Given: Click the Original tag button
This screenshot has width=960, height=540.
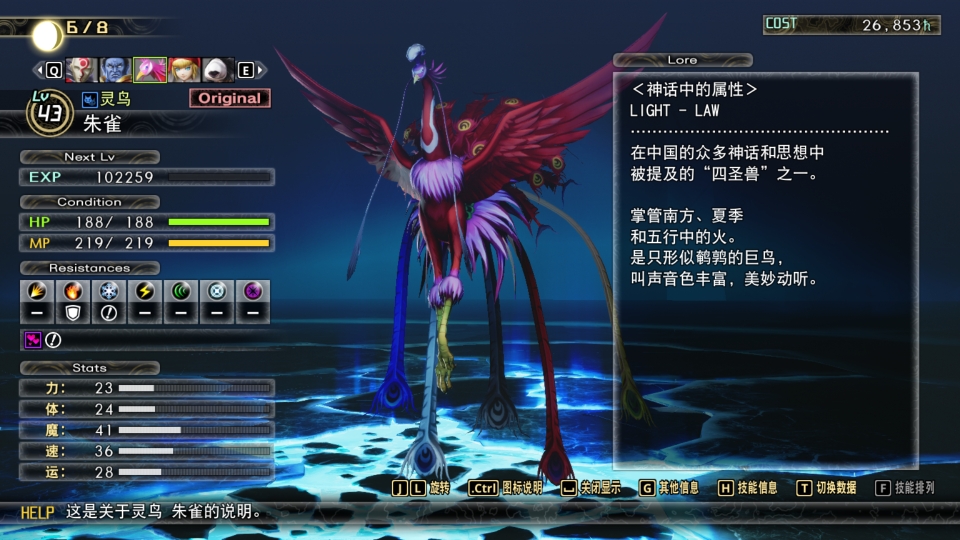Looking at the screenshot, I should [229, 98].
